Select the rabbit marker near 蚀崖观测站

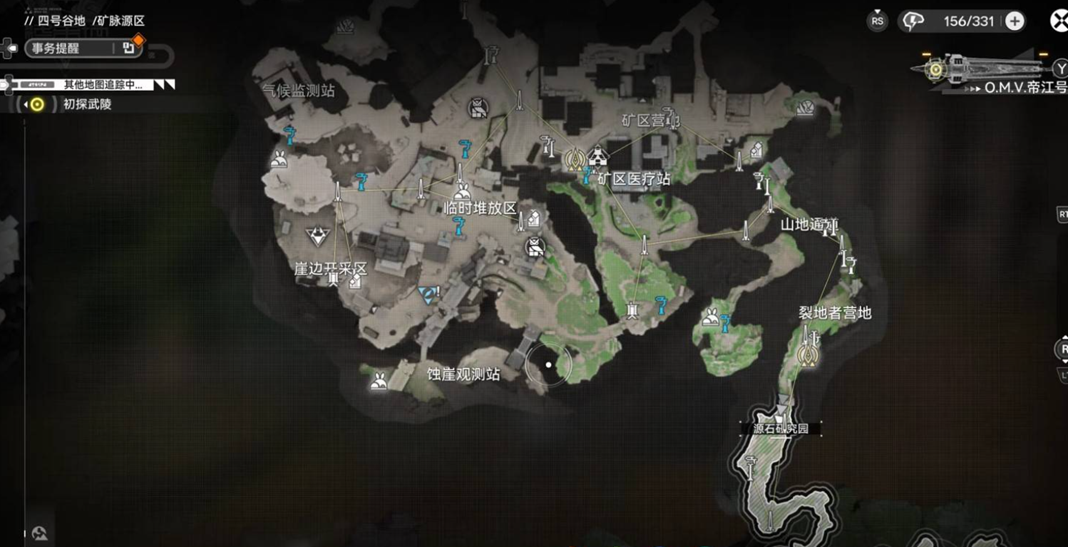point(380,380)
